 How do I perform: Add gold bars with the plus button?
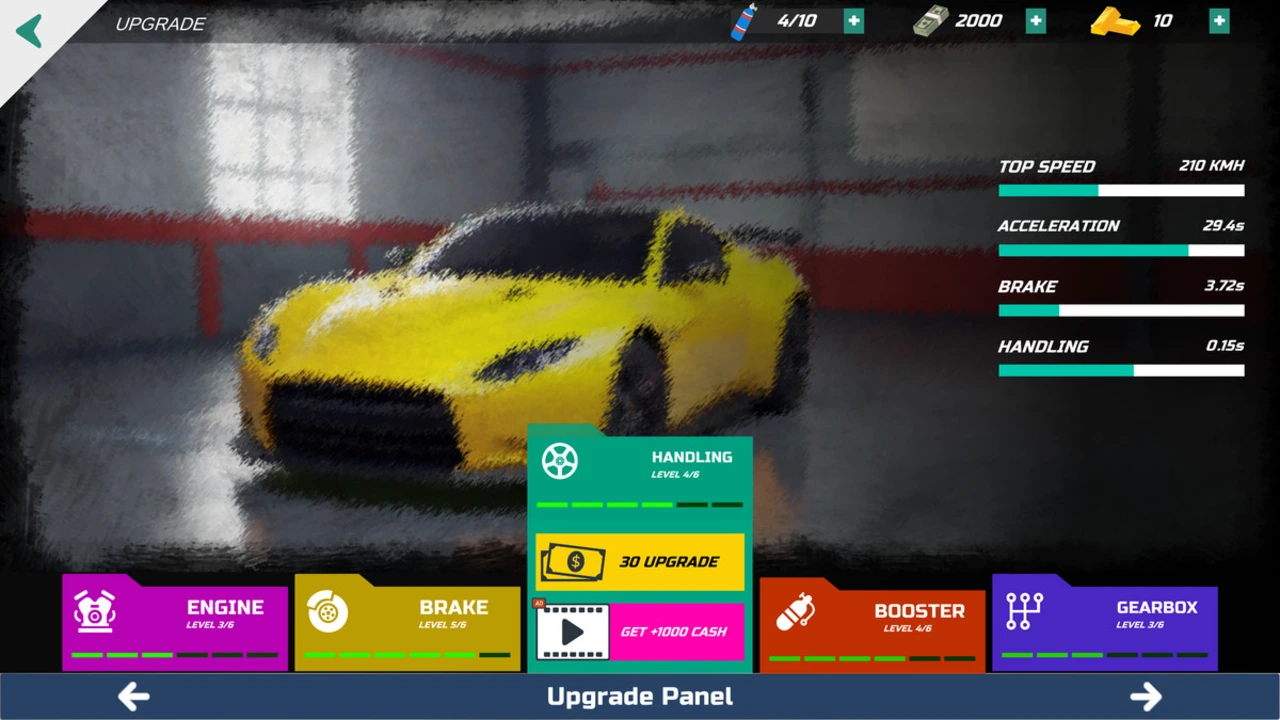coord(1219,21)
